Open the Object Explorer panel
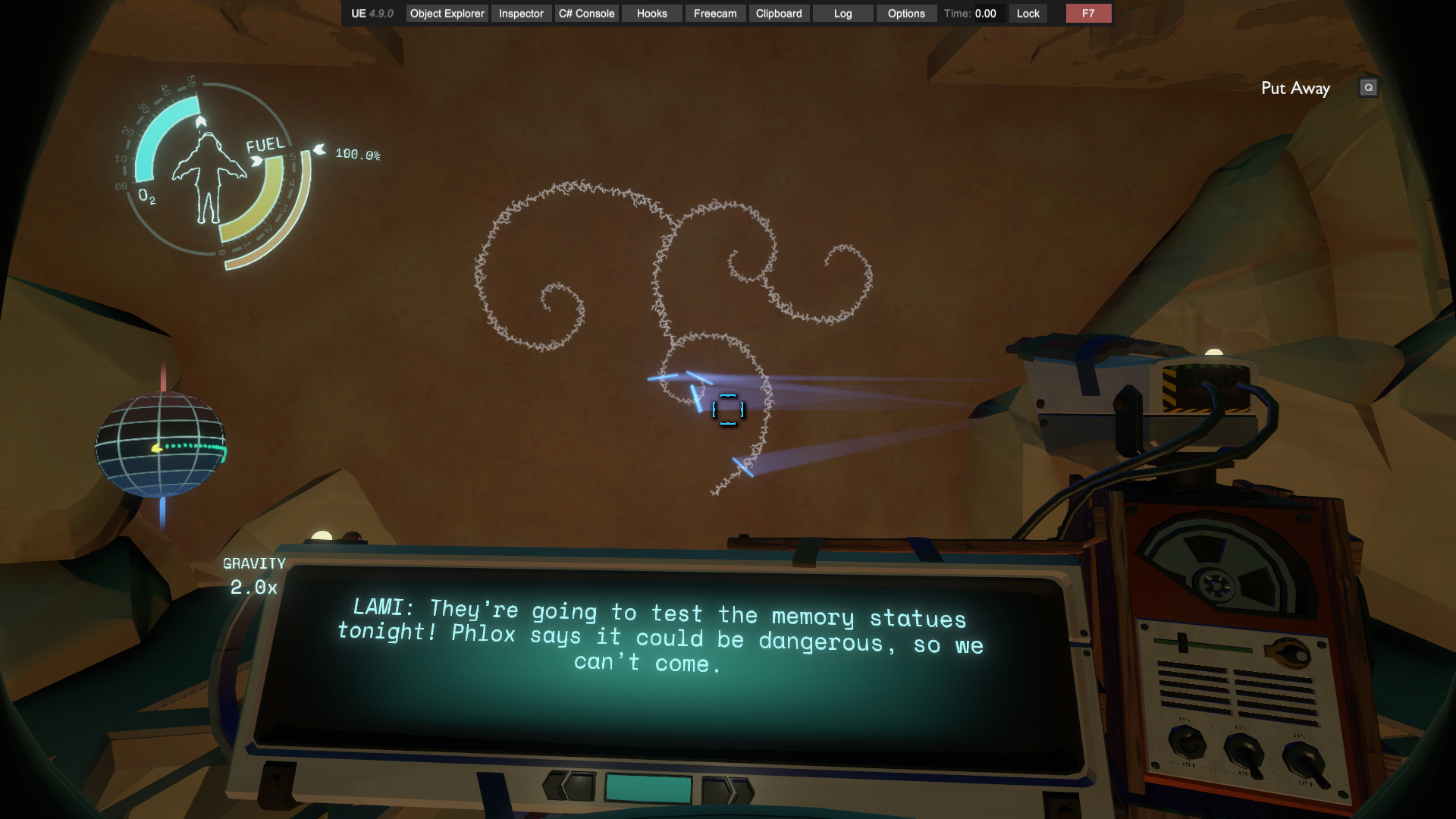This screenshot has height=819, width=1456. click(447, 14)
